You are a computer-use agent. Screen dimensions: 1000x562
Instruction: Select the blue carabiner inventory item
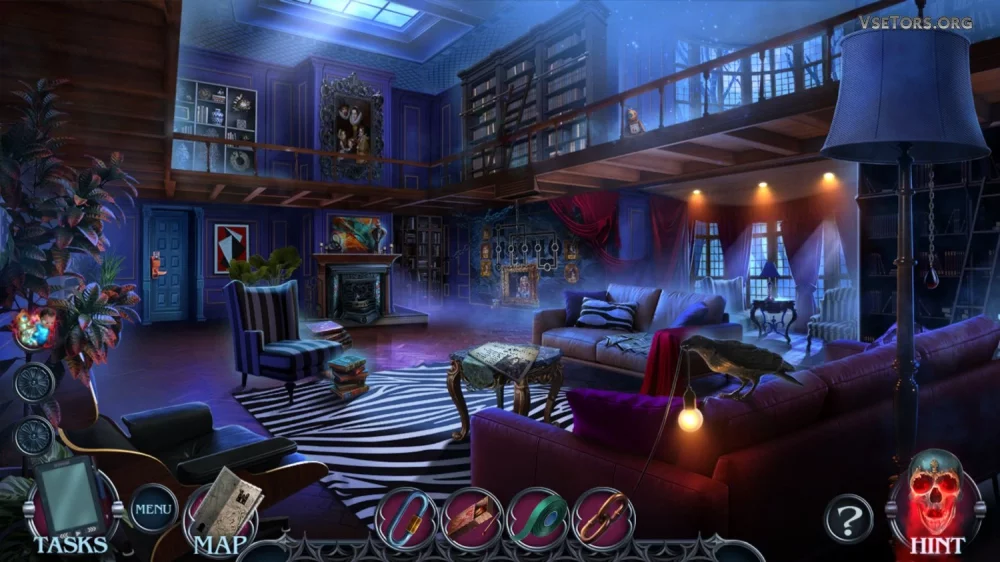pyautogui.click(x=406, y=517)
